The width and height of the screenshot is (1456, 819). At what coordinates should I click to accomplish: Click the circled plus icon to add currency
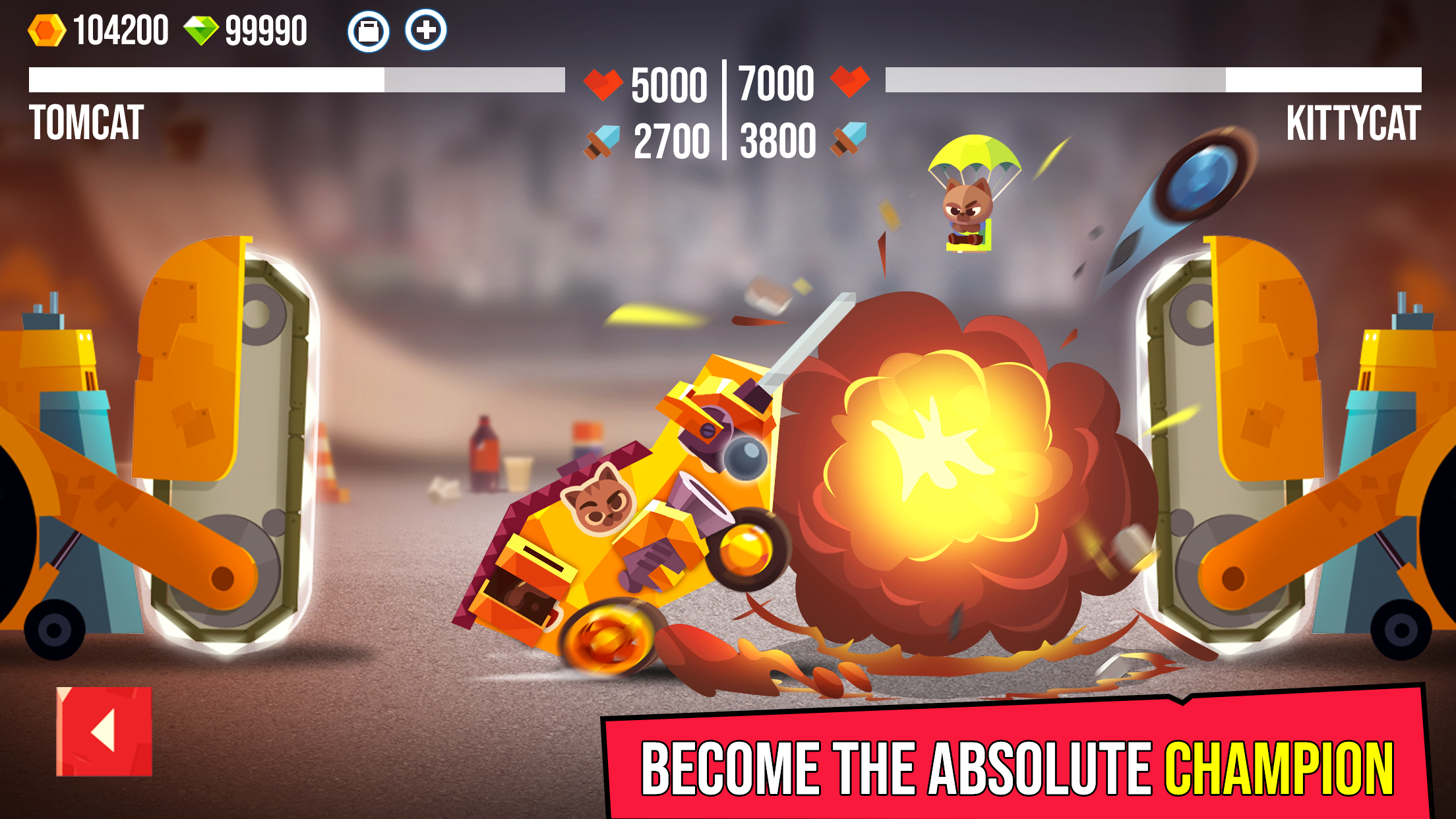[427, 30]
